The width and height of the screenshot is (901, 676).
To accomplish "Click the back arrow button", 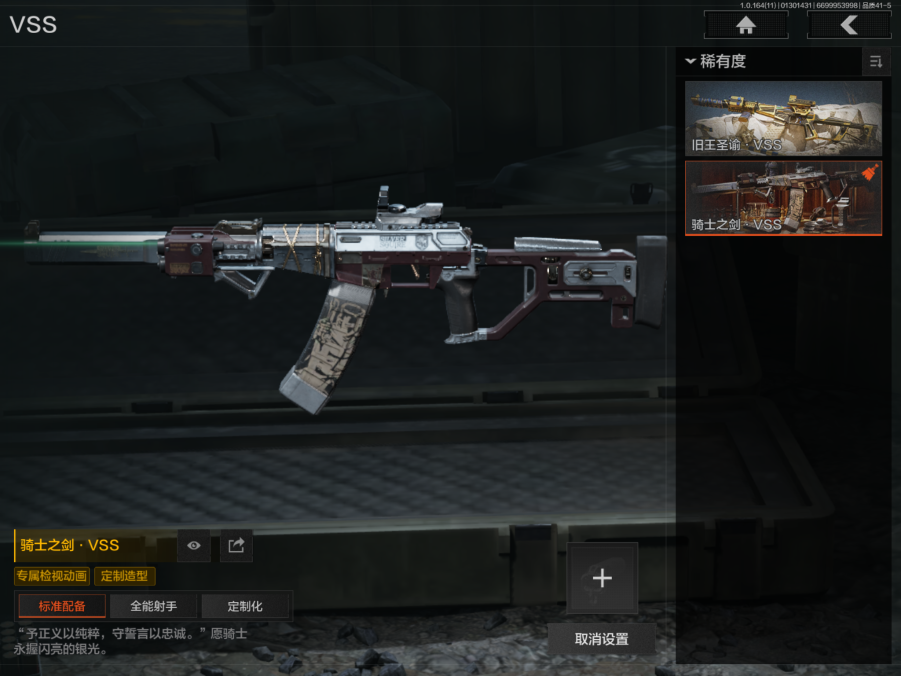I will click(849, 25).
